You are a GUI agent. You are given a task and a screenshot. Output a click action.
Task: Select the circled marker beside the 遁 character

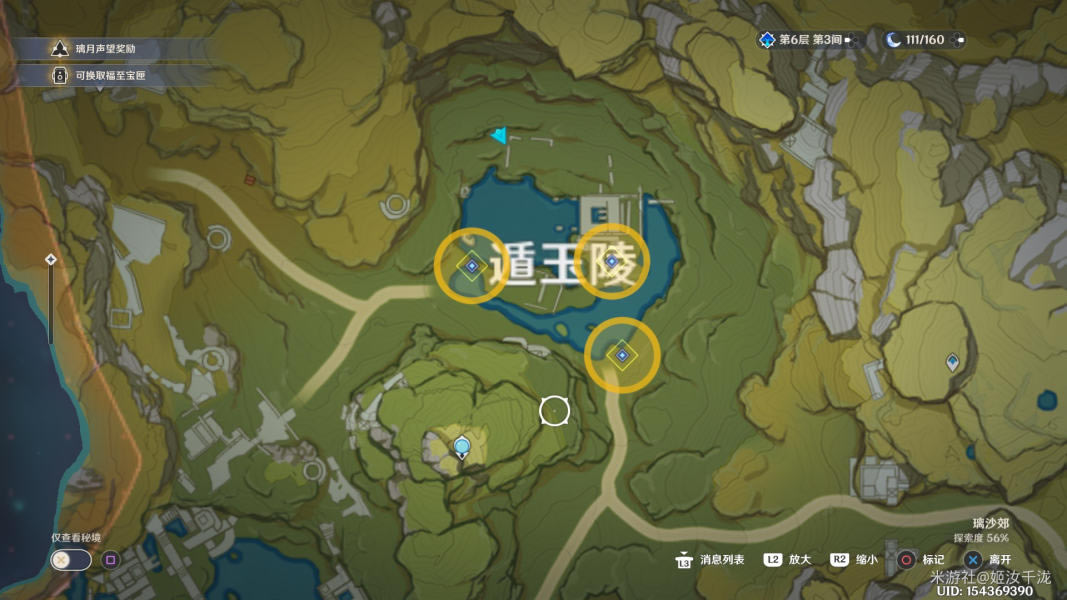pyautogui.click(x=471, y=265)
